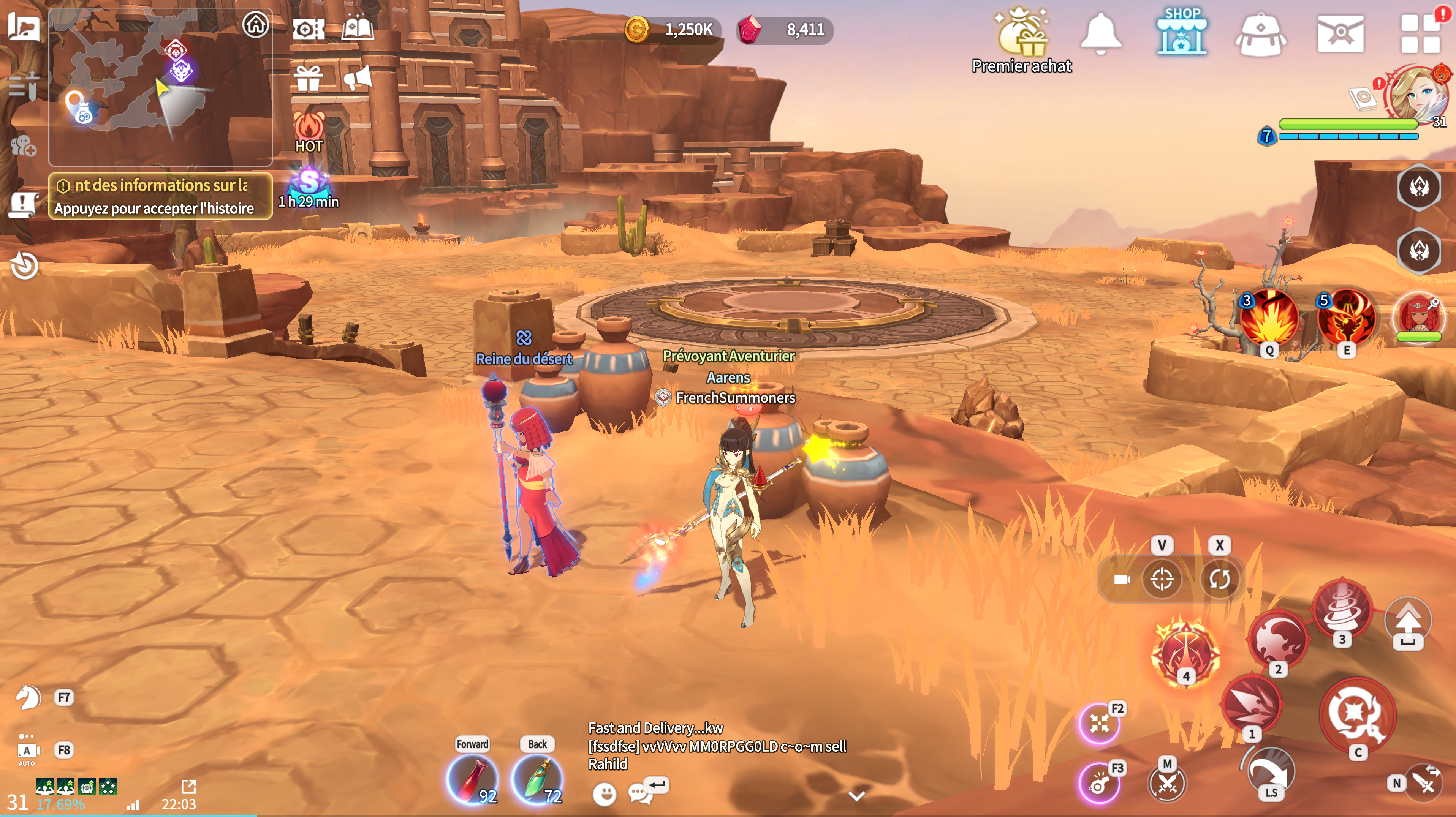The height and width of the screenshot is (817, 1456).
Task: Activate the flaming monster skill E
Action: coord(1346,318)
